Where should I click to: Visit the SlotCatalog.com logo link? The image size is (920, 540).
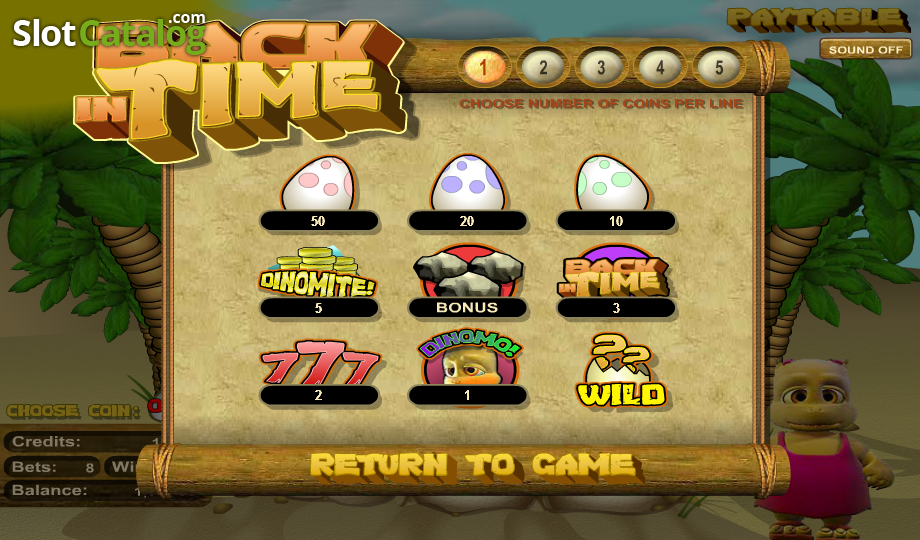point(108,33)
